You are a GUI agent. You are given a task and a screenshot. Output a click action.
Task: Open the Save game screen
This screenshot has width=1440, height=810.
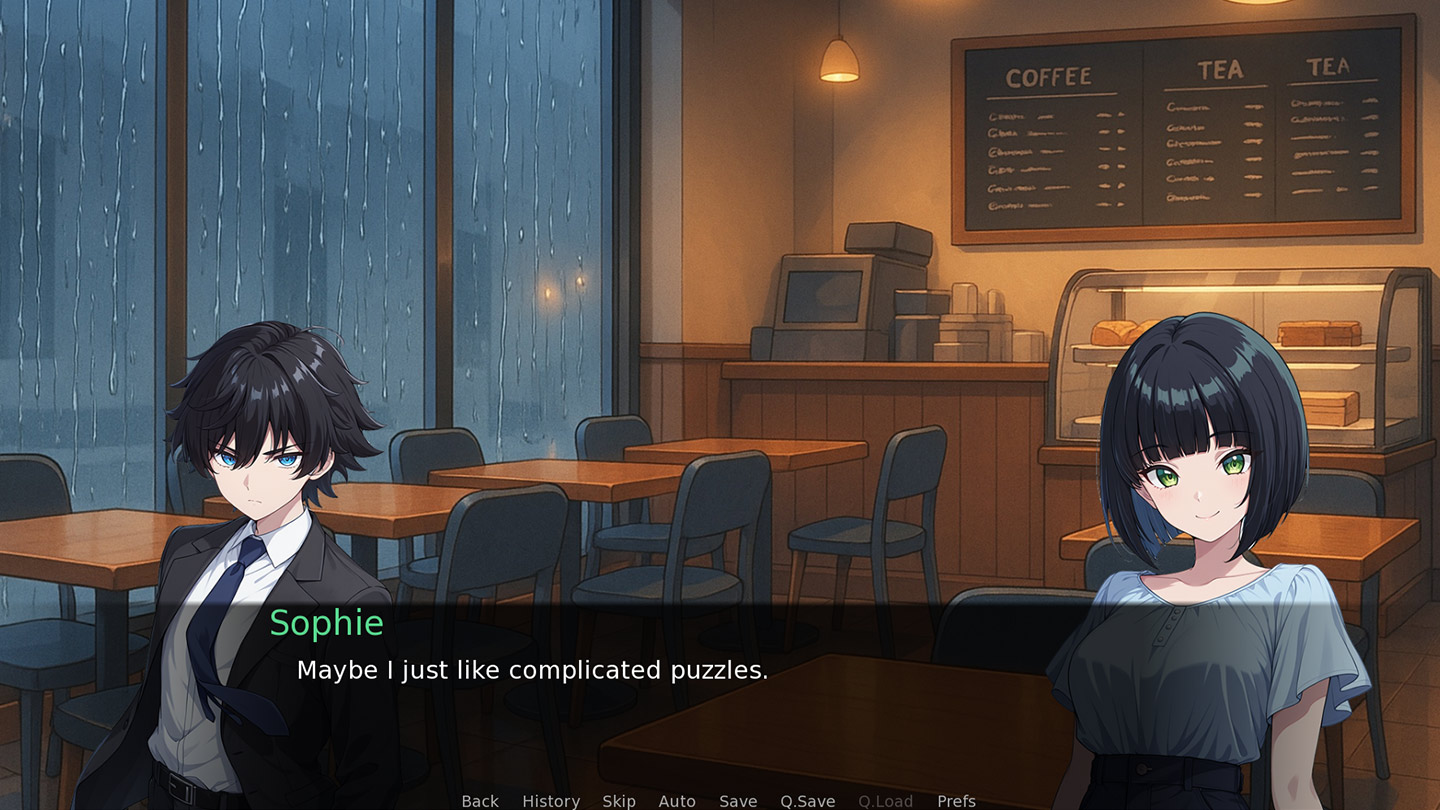coord(738,801)
